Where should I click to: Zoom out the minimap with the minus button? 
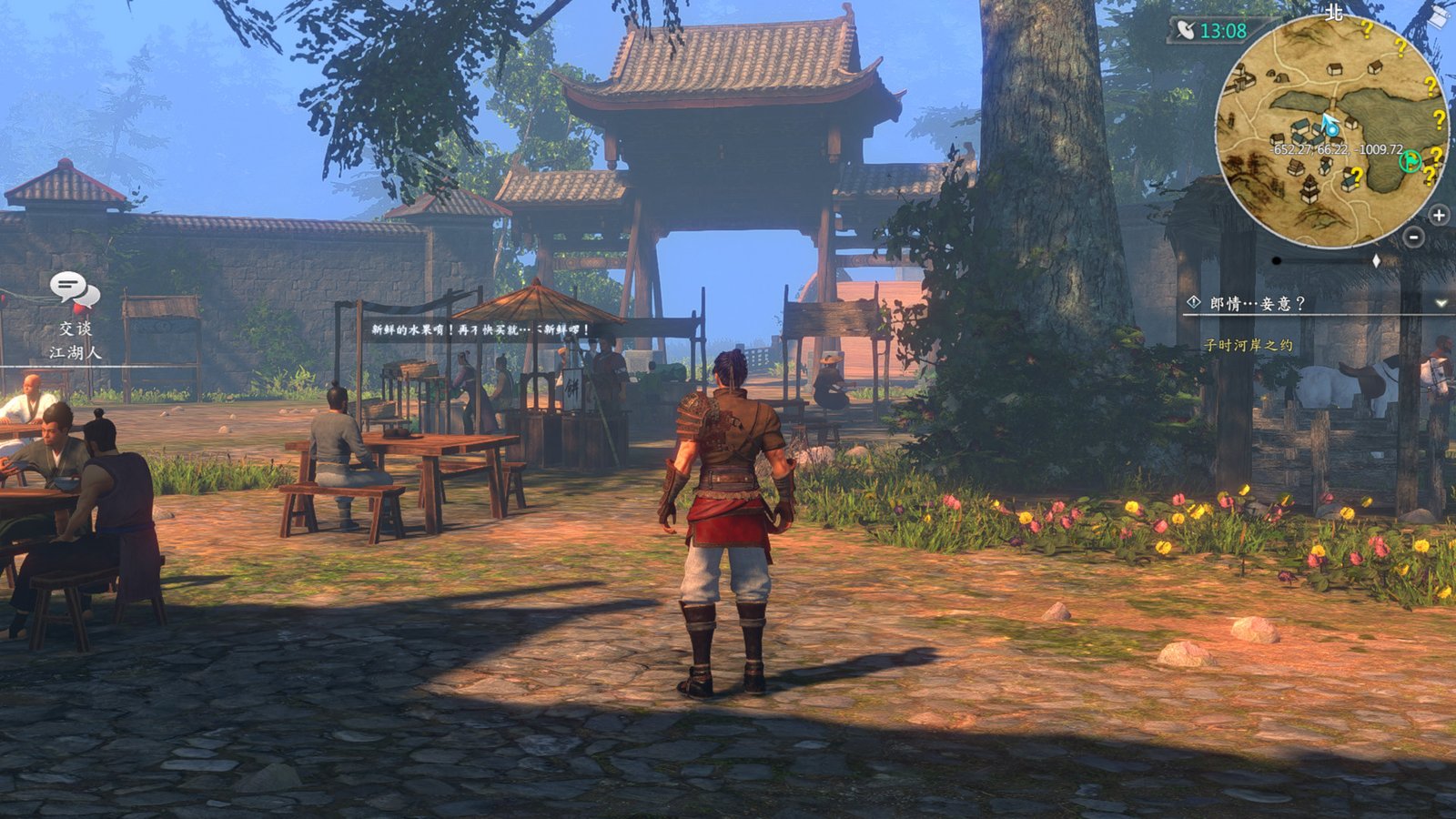click(1412, 238)
